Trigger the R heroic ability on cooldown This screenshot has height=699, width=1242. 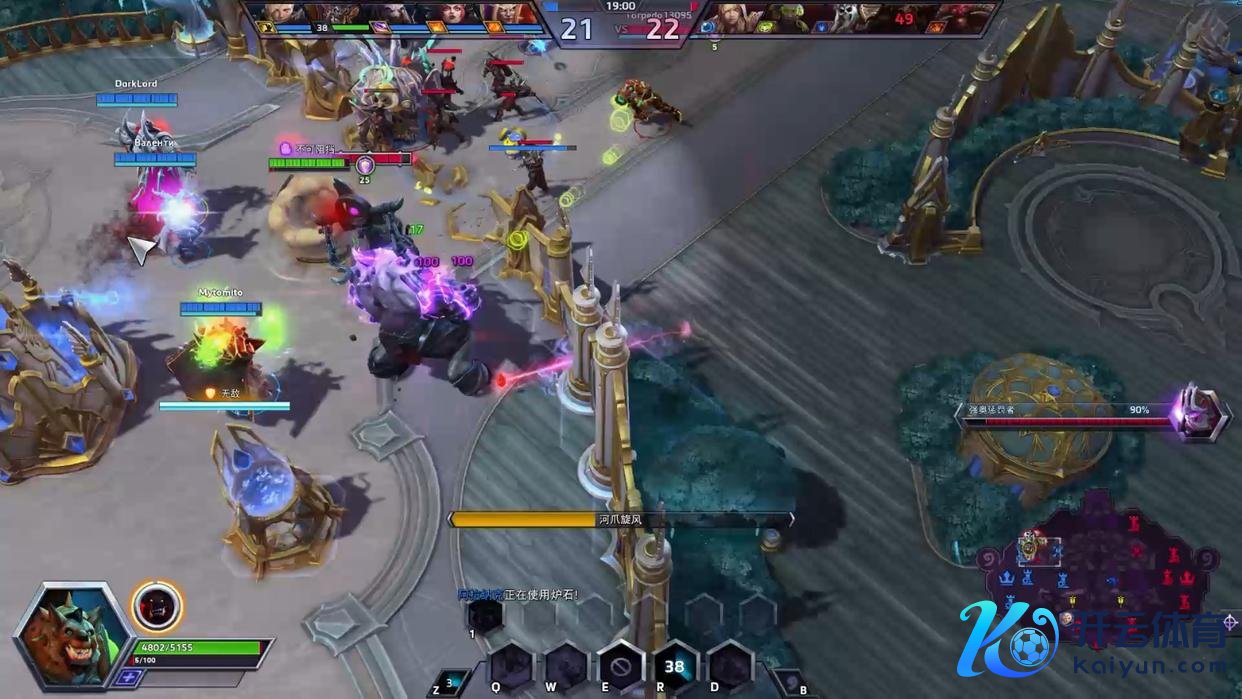(x=675, y=667)
